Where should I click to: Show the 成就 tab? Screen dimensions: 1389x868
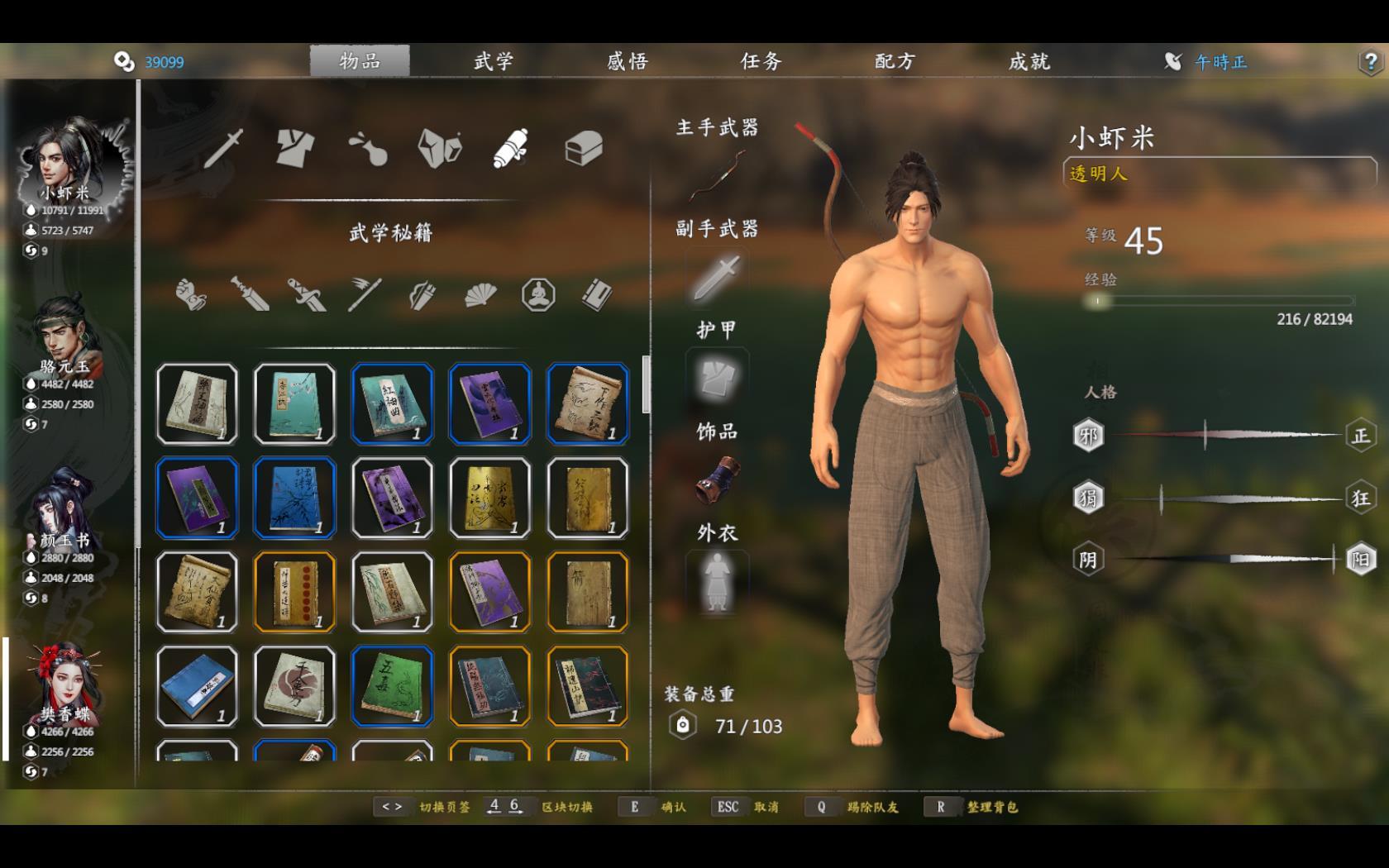coord(1029,61)
